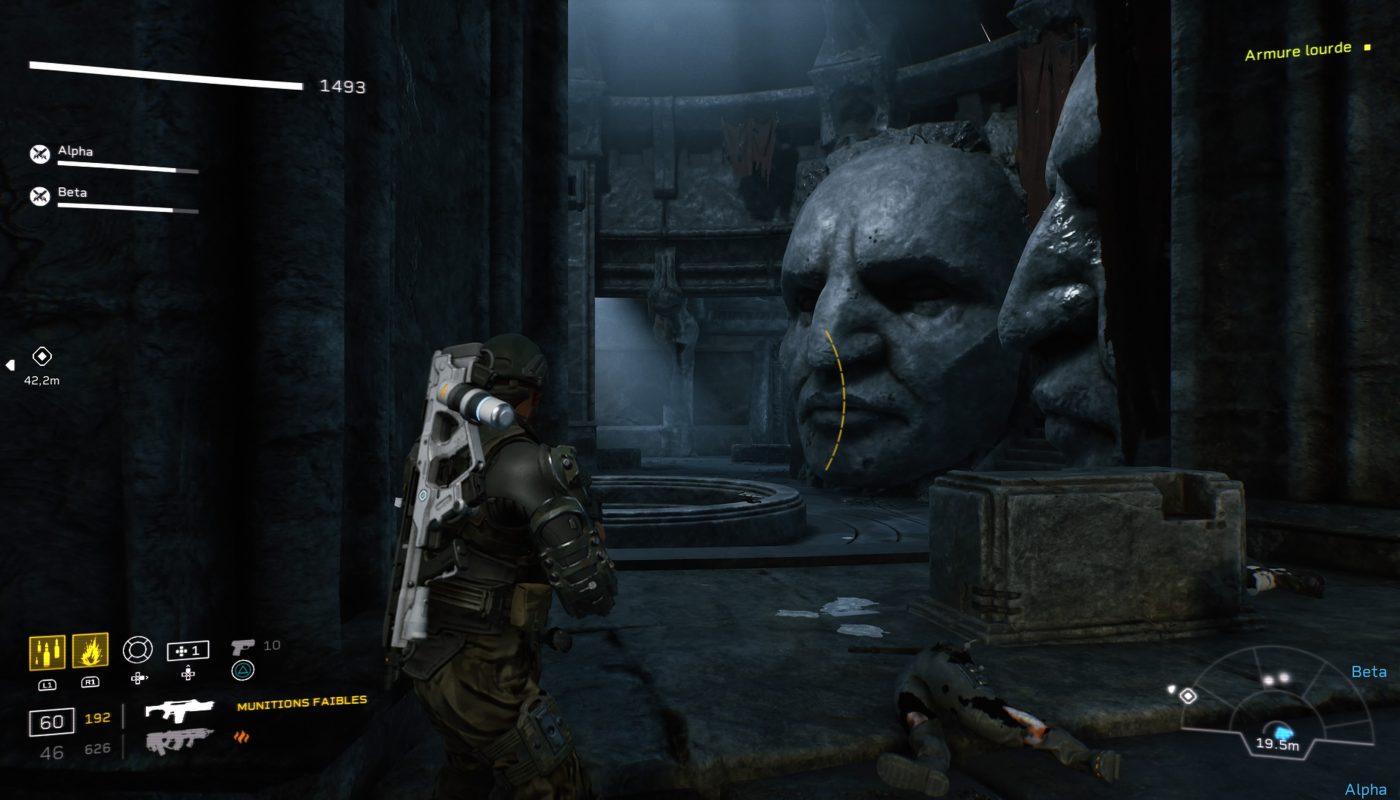Select squadmate Alpha's status icon

coord(40,154)
